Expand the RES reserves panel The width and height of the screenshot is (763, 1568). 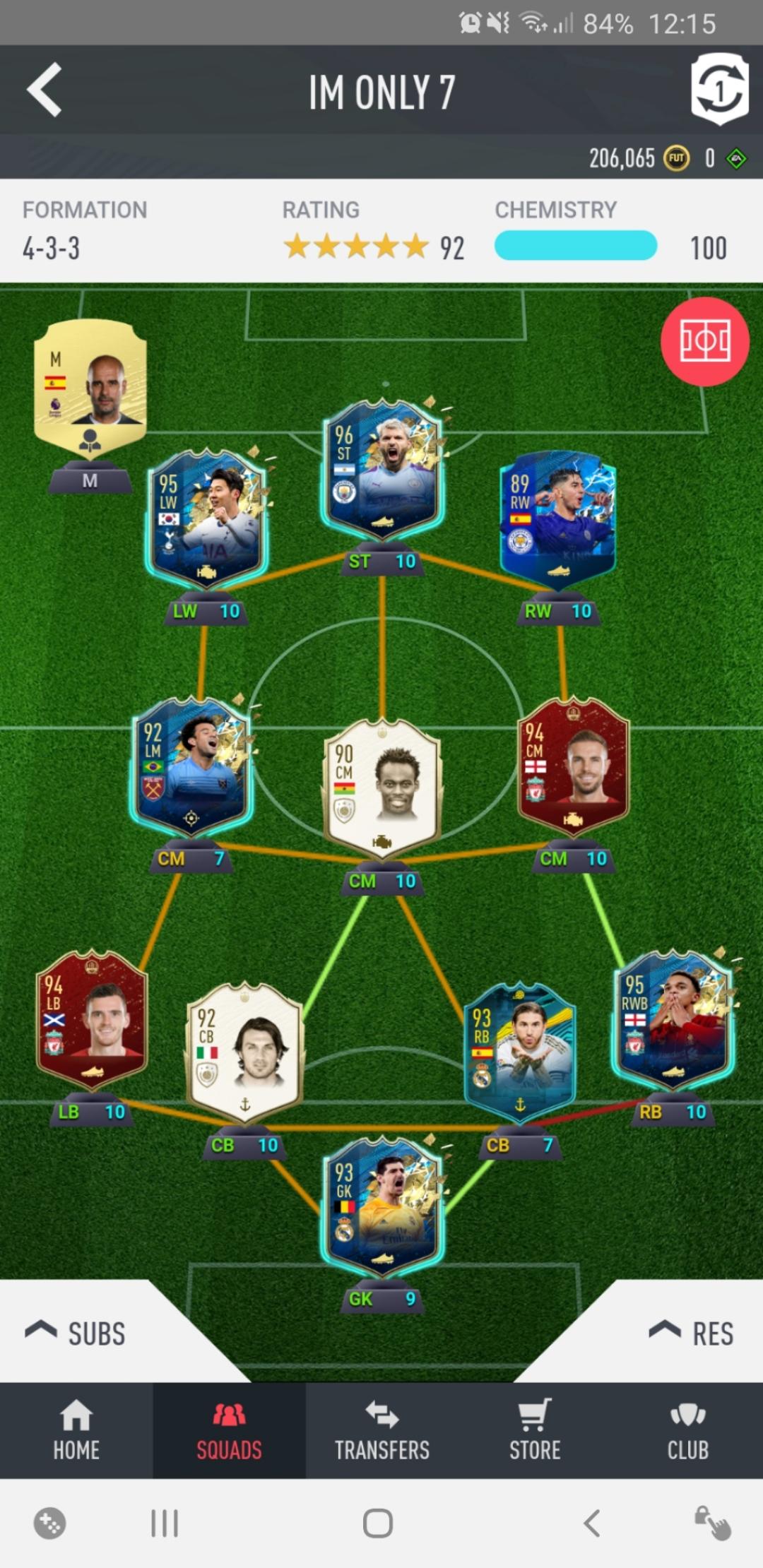(692, 1333)
